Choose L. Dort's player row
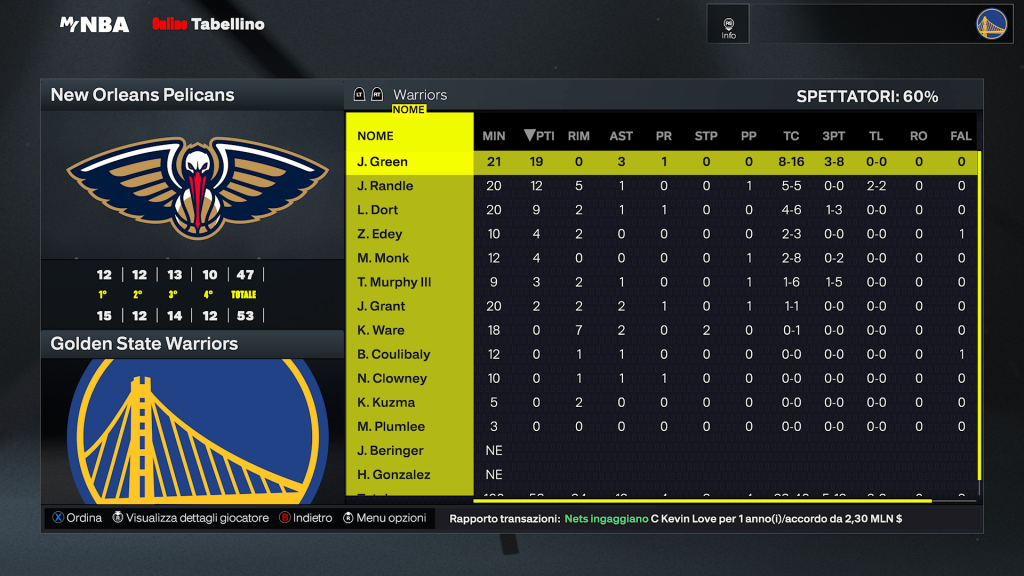Image resolution: width=1024 pixels, height=576 pixels. point(378,210)
